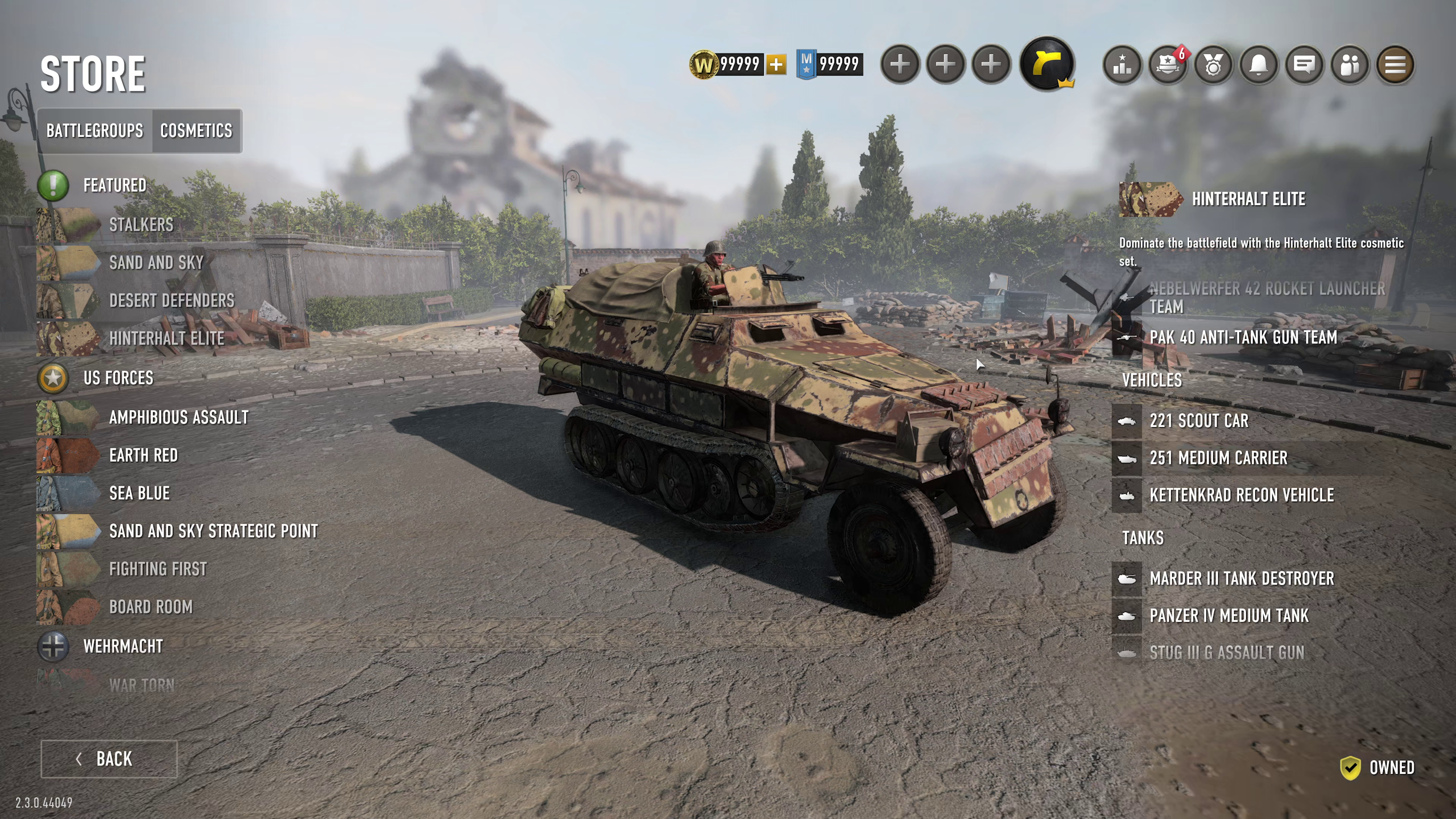
Task: Select the Earth Red cosmetic
Action: [143, 456]
